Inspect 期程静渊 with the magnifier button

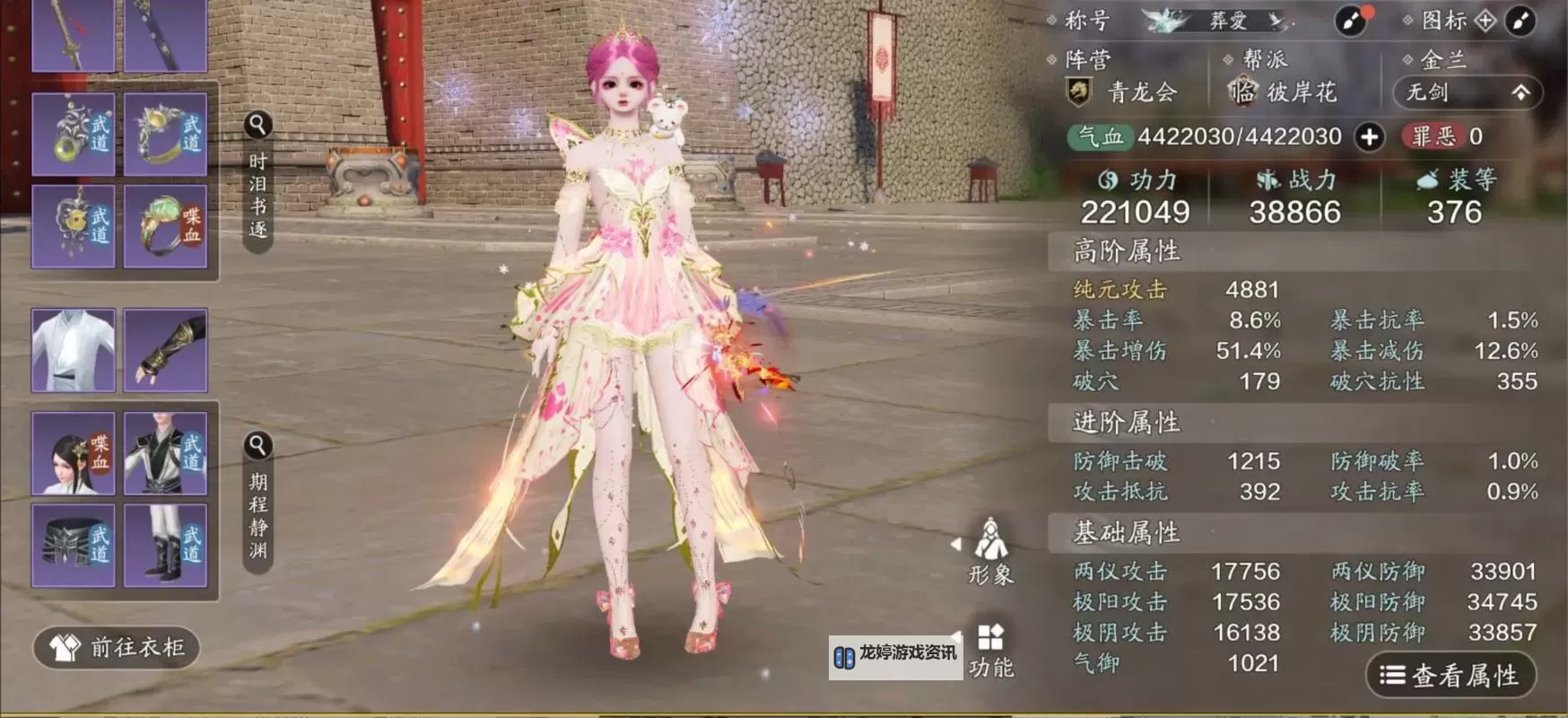click(x=257, y=445)
